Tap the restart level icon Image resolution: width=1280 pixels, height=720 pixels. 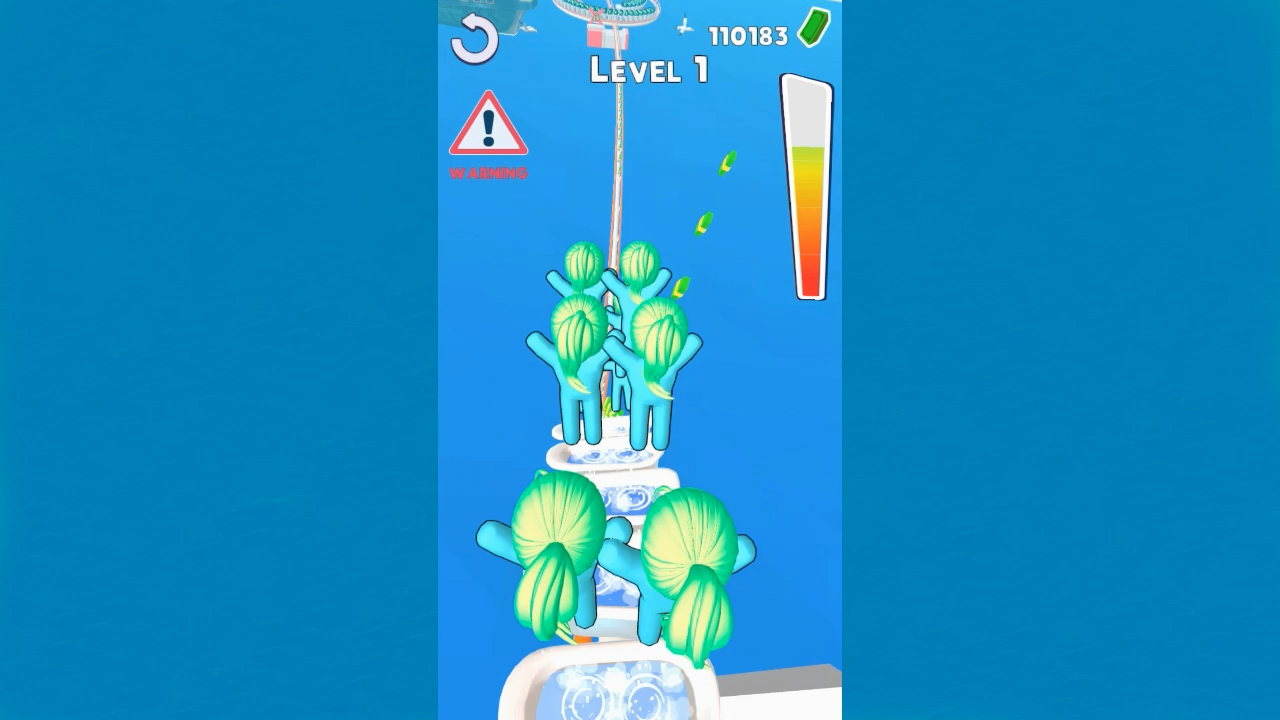[x=472, y=37]
